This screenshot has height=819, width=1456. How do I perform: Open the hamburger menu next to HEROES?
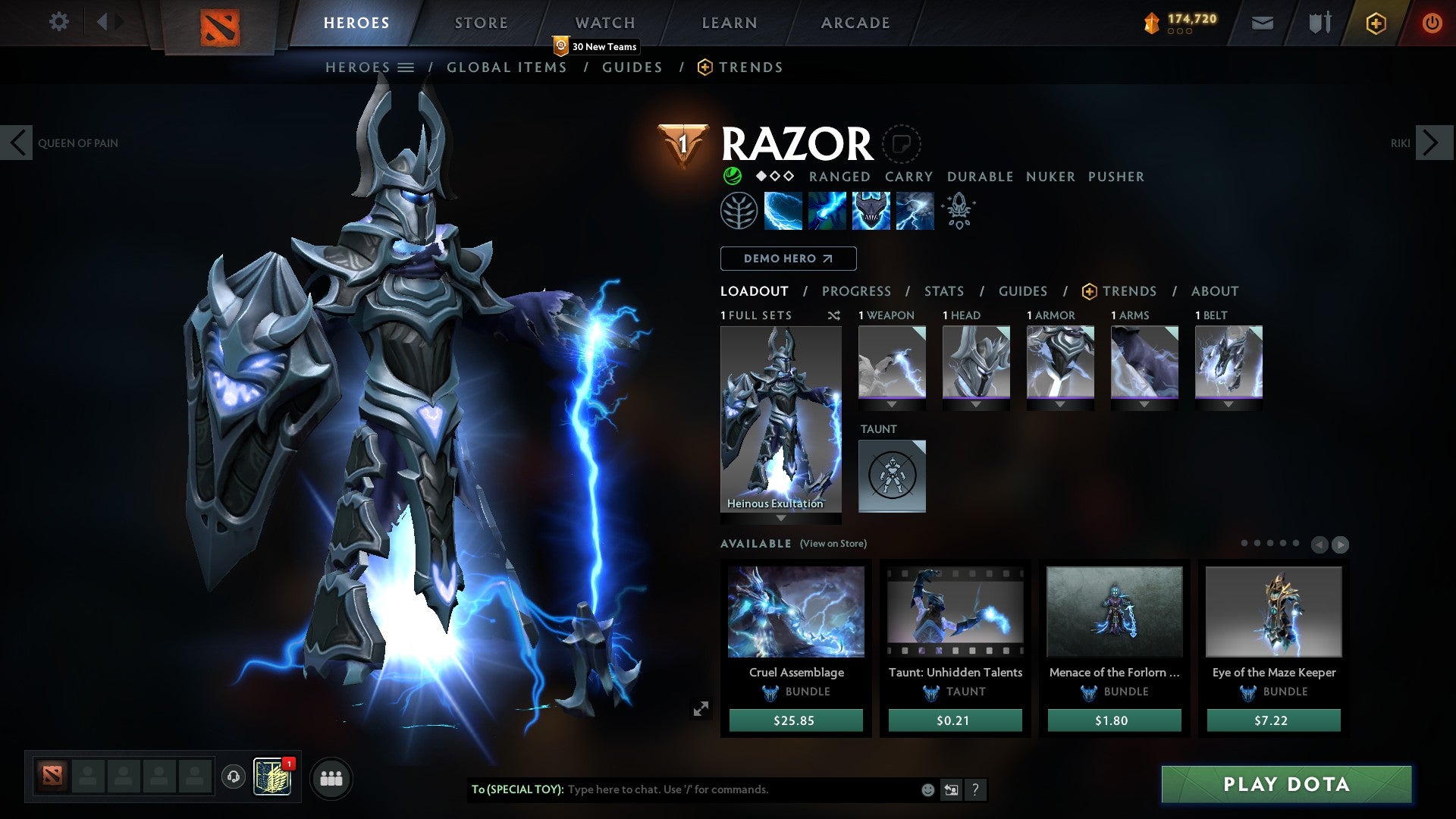point(406,67)
